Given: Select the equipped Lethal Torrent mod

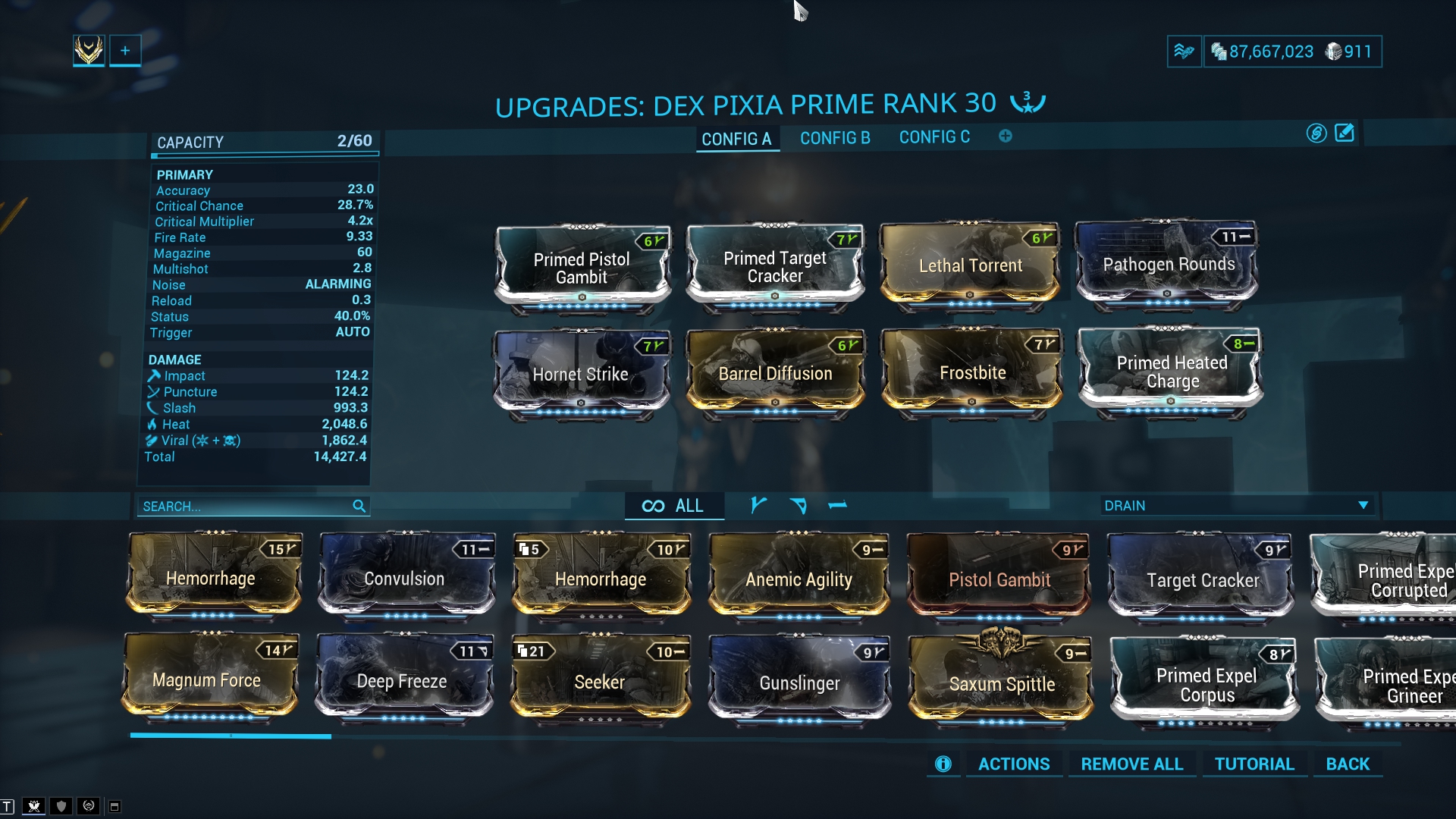Looking at the screenshot, I should 970,265.
